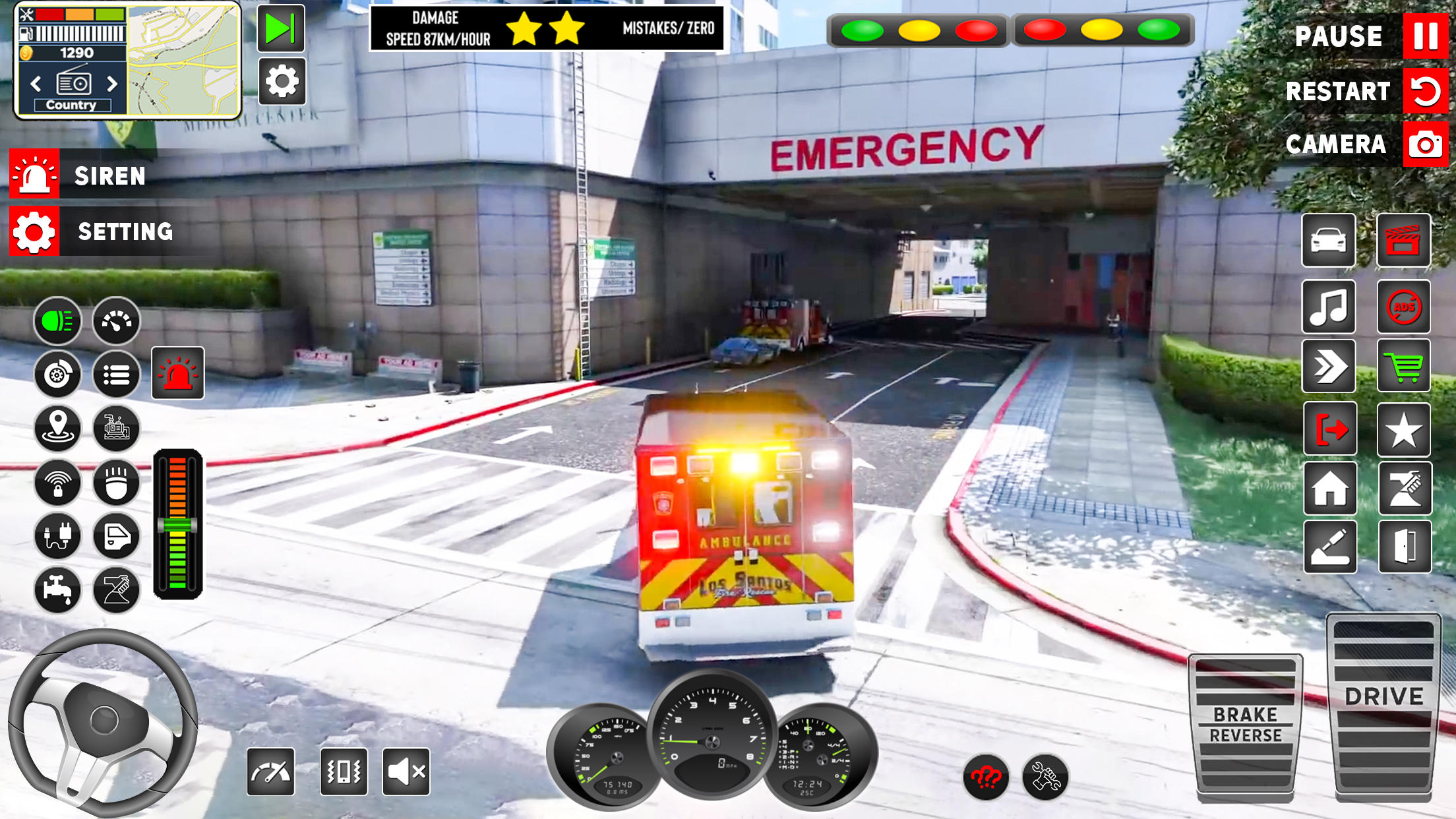Click the right arrow on Country radio
This screenshot has width=1456, height=819.
111,84
